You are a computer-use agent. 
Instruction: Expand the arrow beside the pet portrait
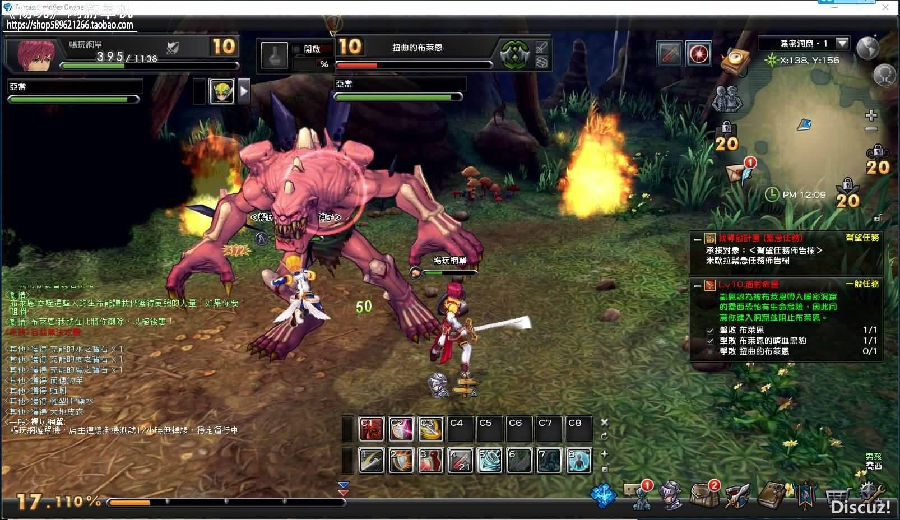[x=244, y=92]
